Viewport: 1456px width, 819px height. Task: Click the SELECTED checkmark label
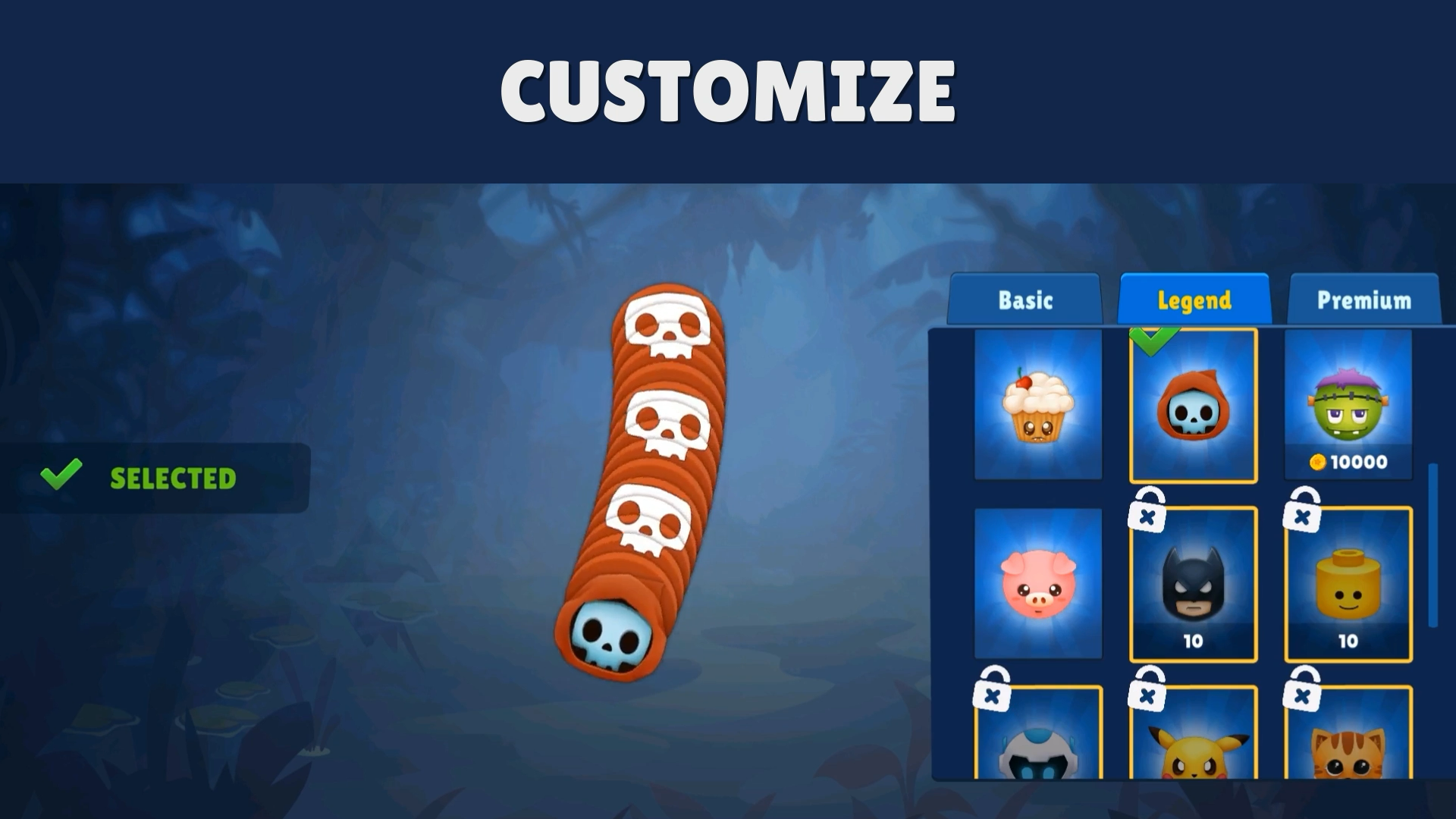(x=136, y=478)
